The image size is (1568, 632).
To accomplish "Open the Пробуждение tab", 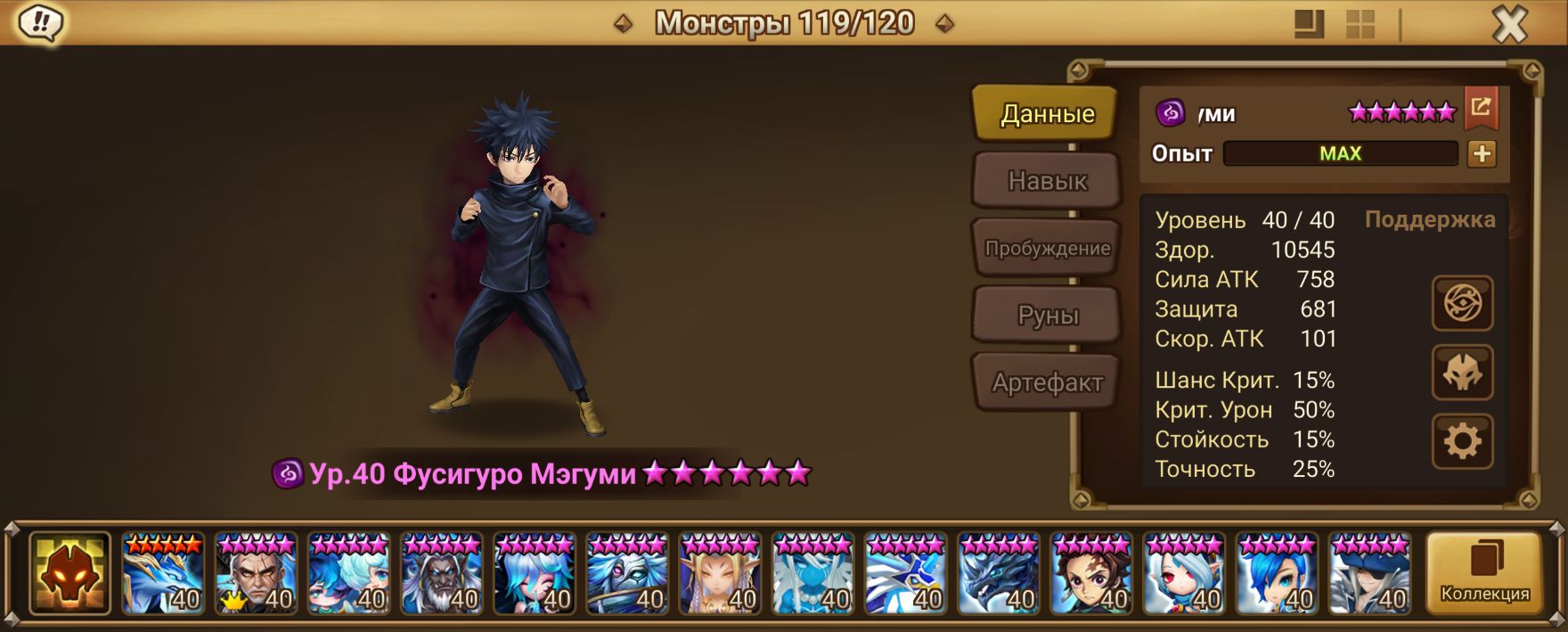I will (x=1047, y=248).
